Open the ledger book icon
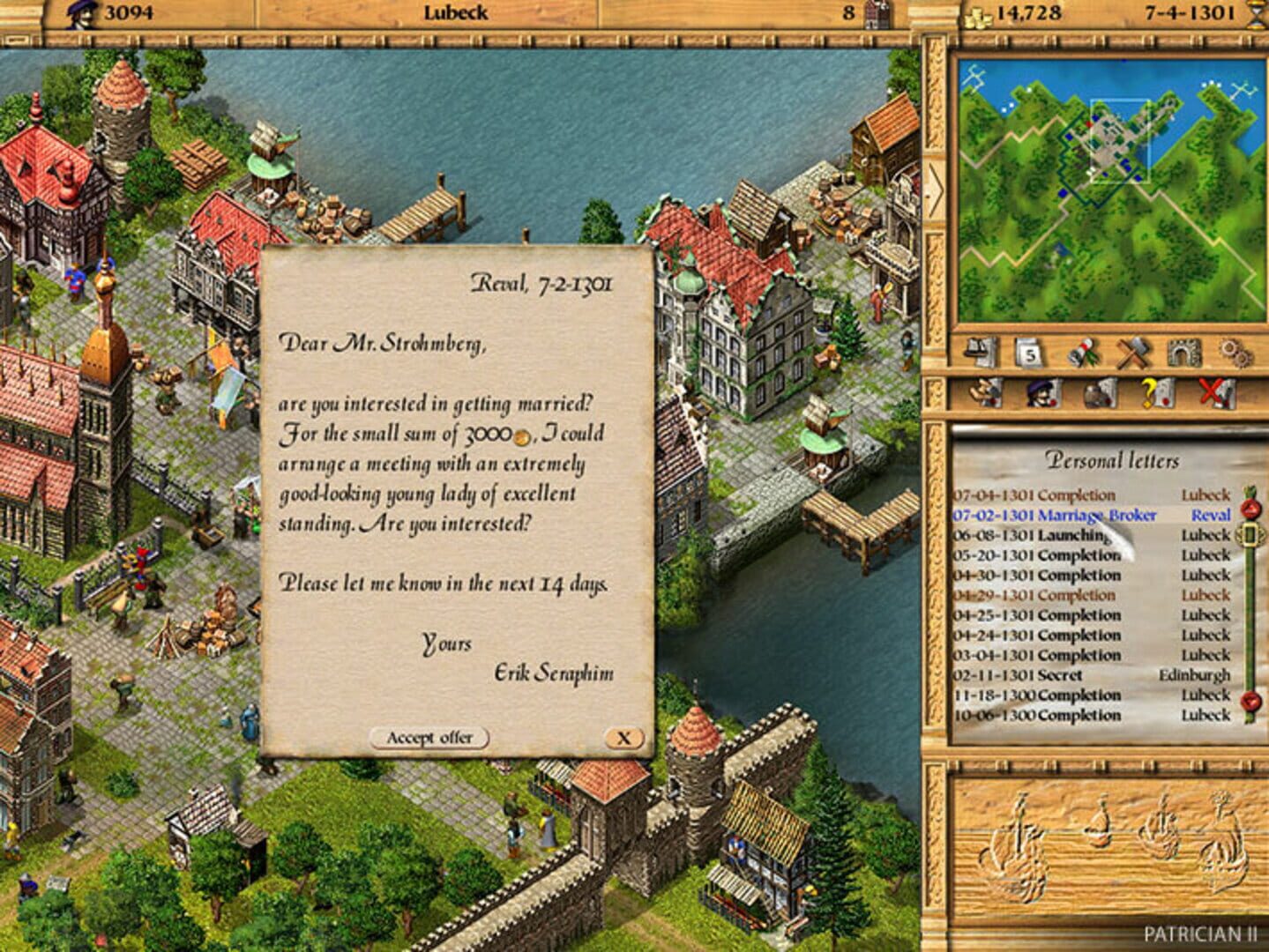The image size is (1269, 952). [979, 354]
